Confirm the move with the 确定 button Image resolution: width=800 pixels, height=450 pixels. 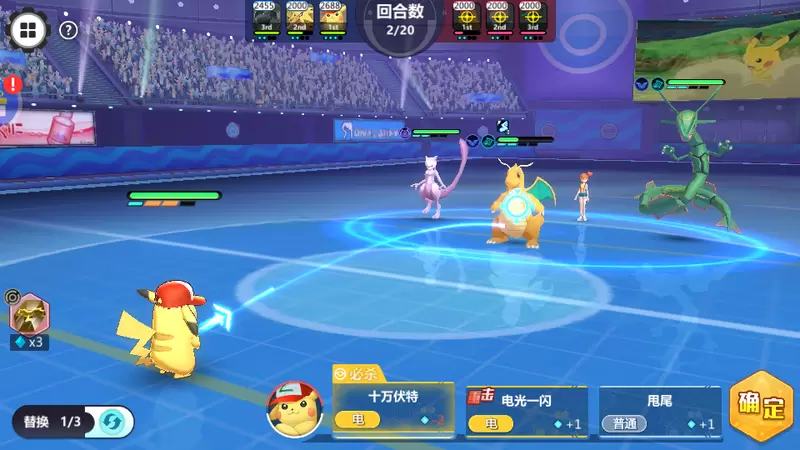point(761,405)
